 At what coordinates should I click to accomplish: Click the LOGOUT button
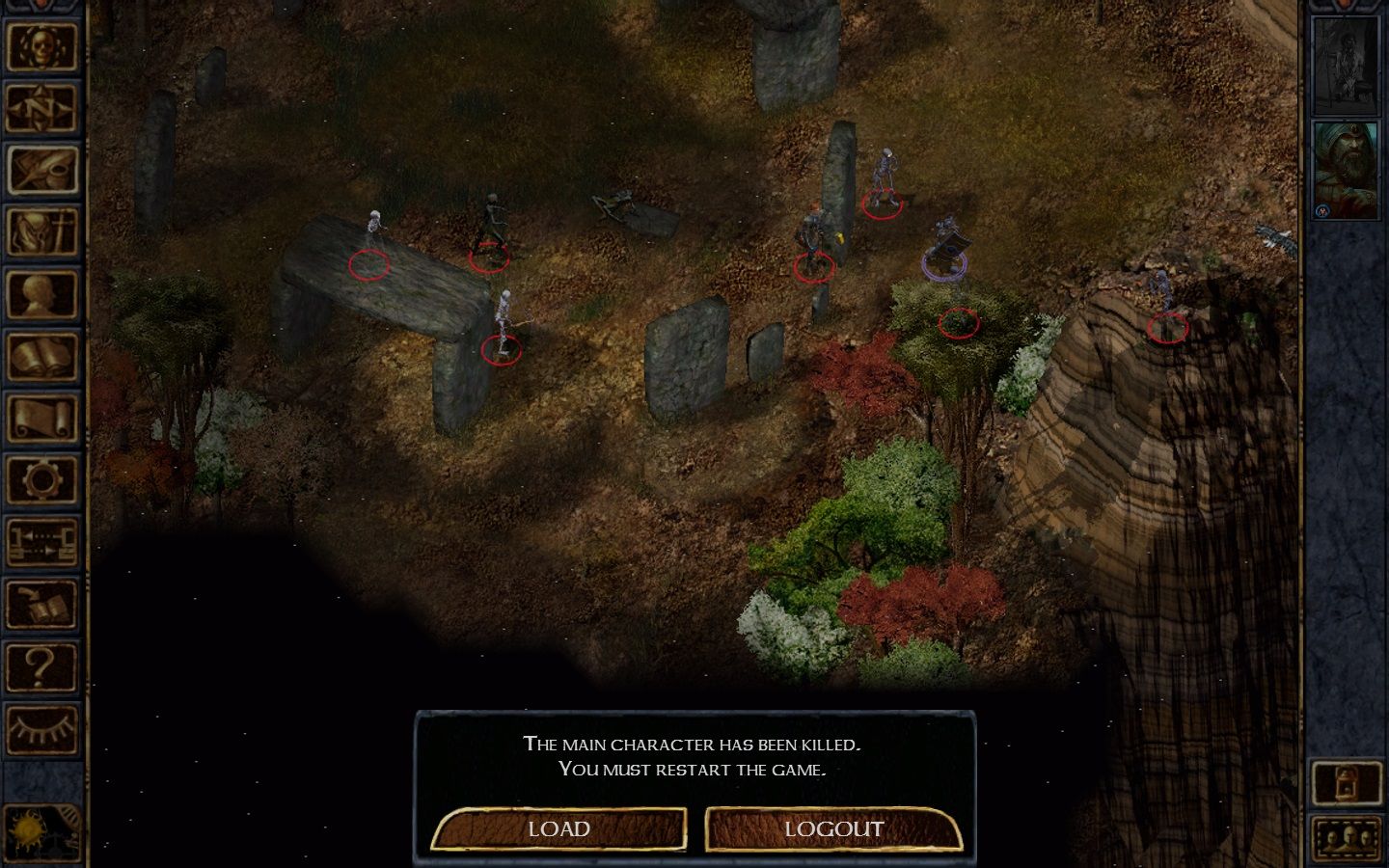tap(833, 828)
